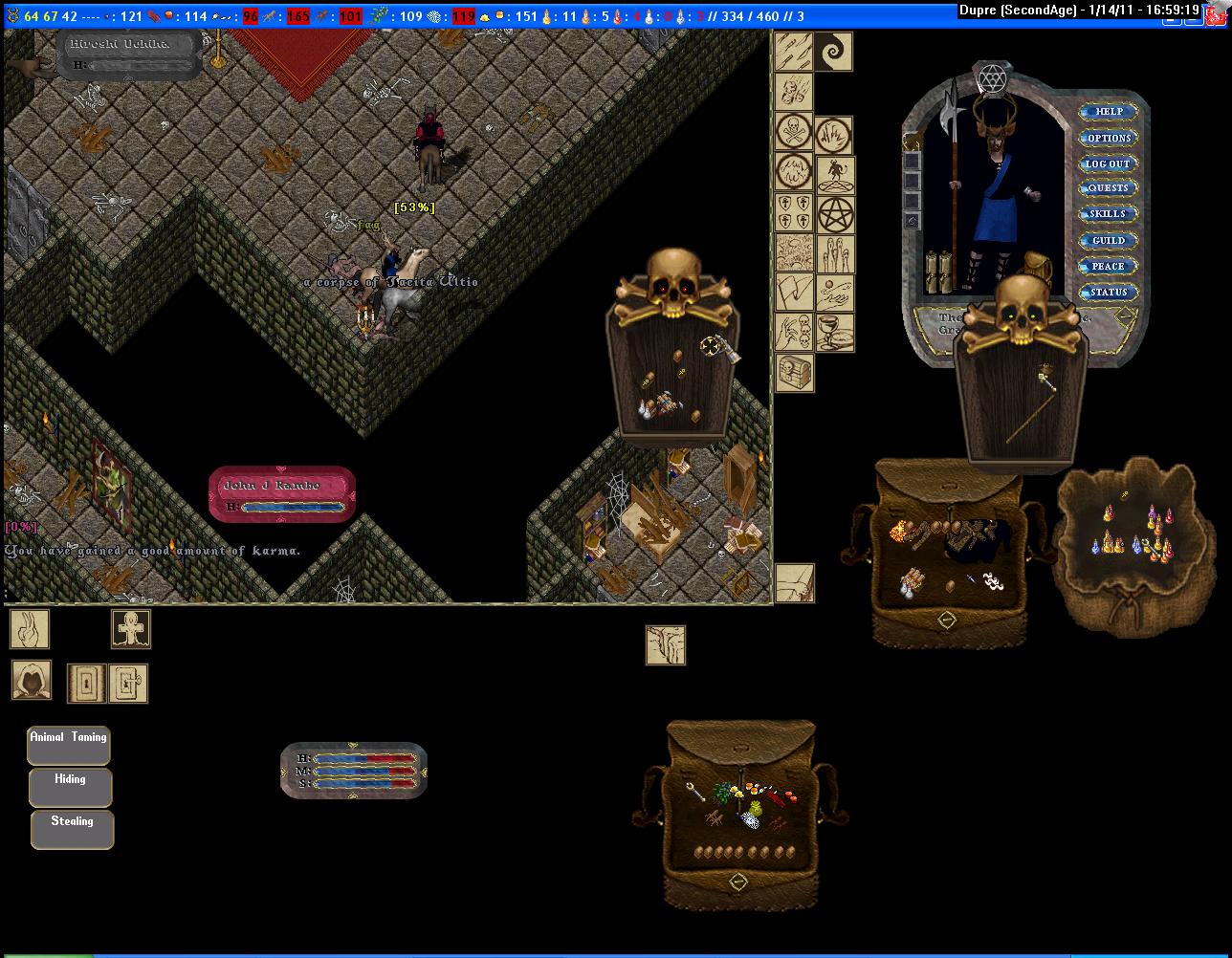Show the character Status window
This screenshot has width=1232, height=958.
point(1108,292)
